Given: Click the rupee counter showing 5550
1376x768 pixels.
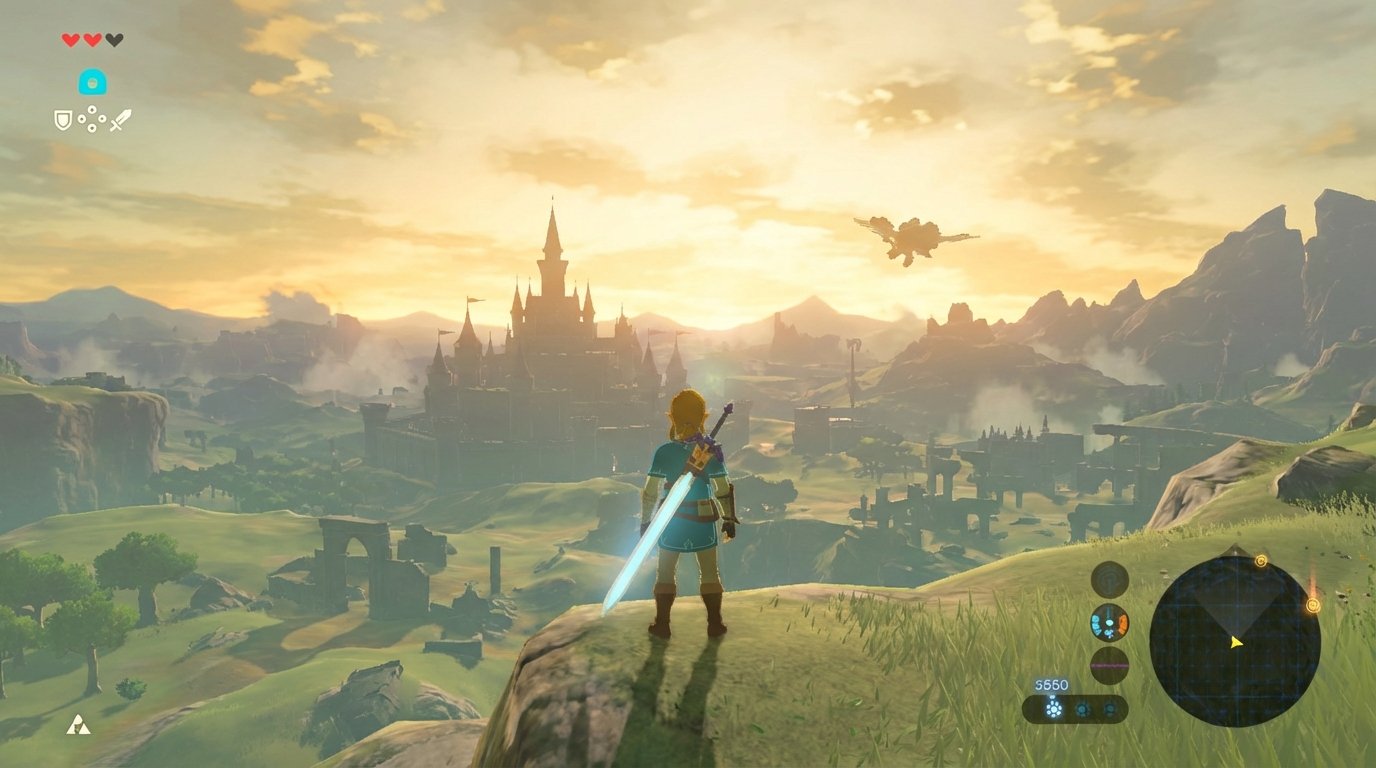Looking at the screenshot, I should pyautogui.click(x=1050, y=684).
